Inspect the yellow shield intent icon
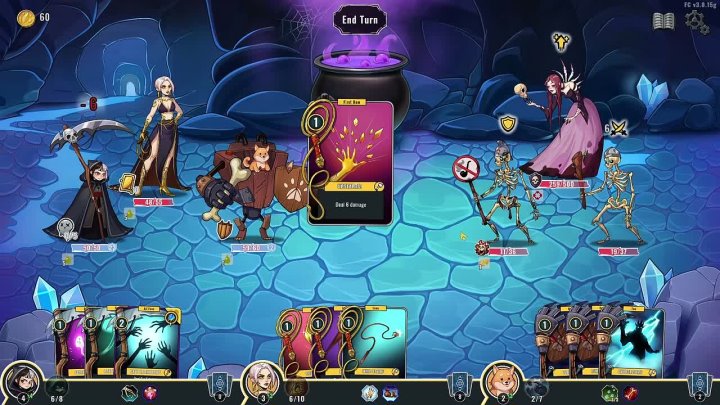Screen dimensions: 720x405 pyautogui.click(x=508, y=124)
